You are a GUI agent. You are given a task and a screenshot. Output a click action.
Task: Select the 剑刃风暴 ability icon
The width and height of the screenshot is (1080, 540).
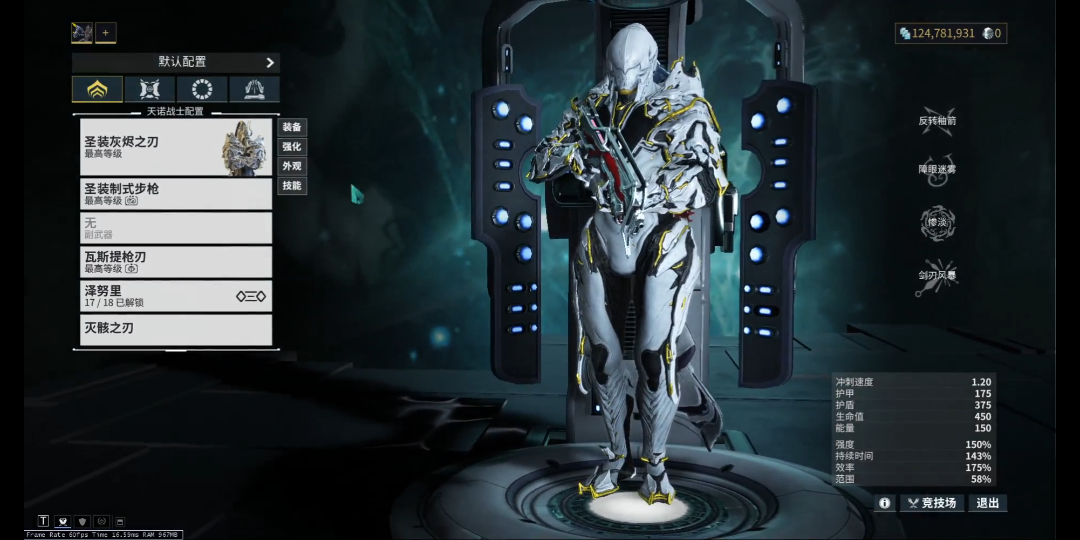click(937, 277)
